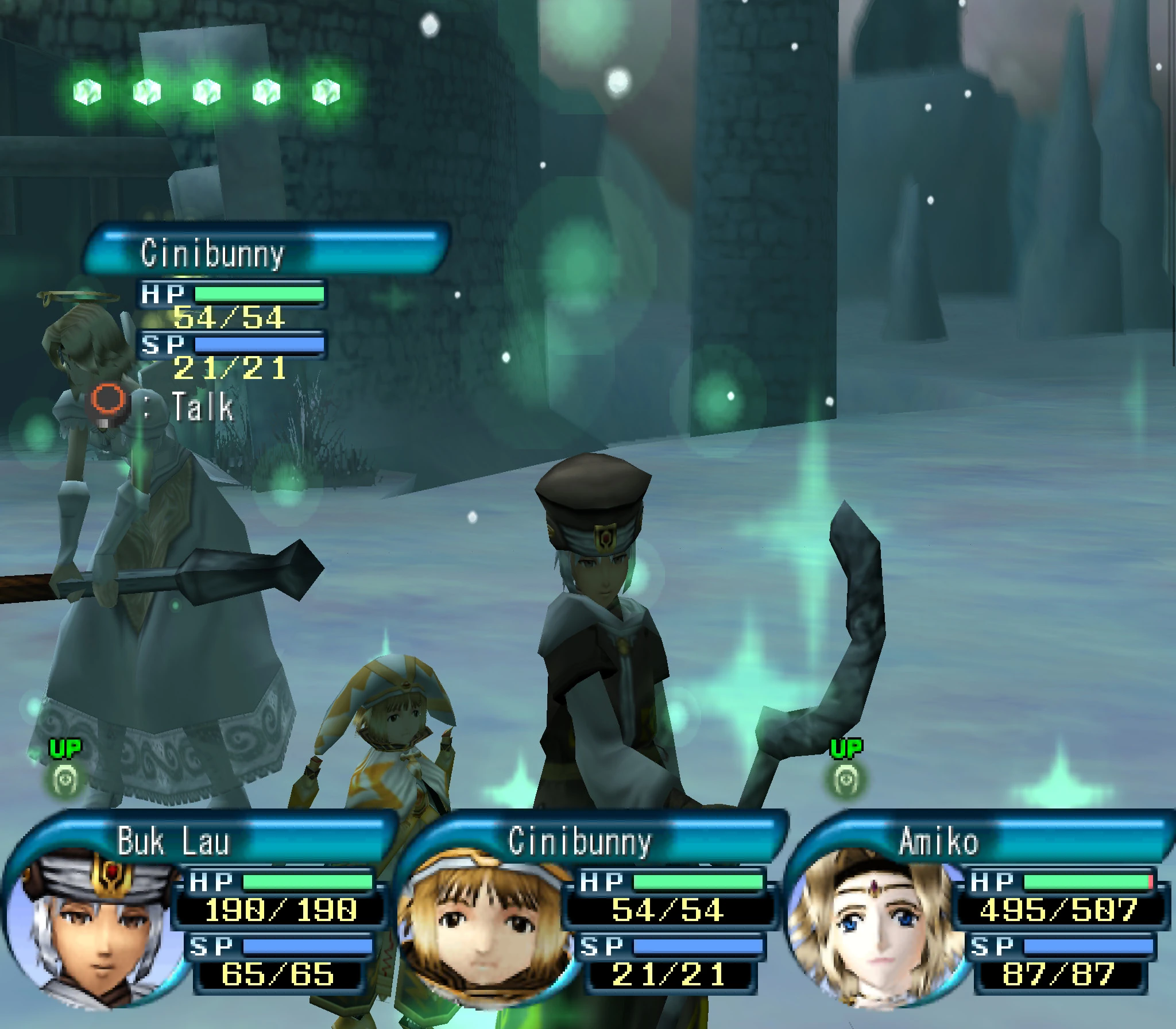Choose Cinibunny's face portrait in the party bar

point(488,924)
